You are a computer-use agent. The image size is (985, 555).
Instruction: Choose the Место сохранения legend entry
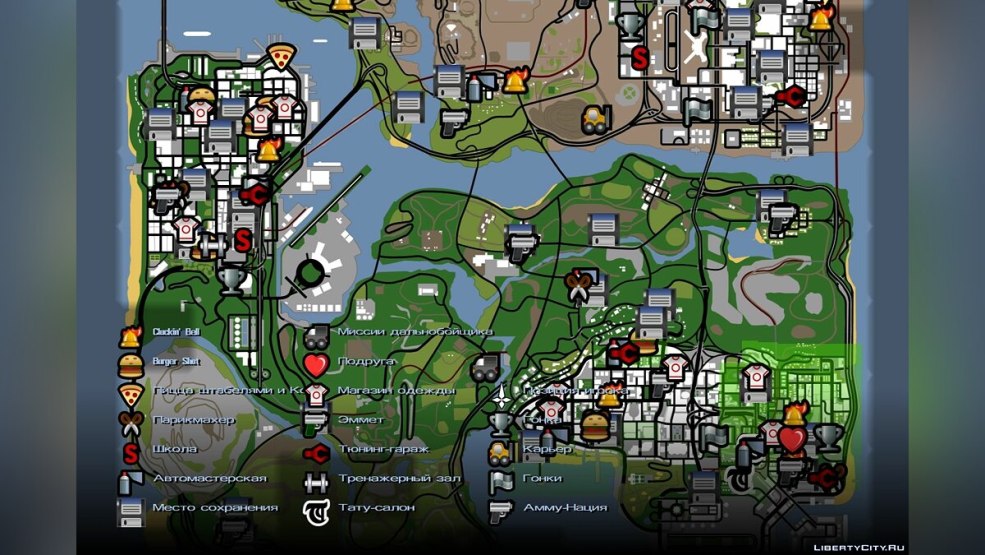[214, 507]
